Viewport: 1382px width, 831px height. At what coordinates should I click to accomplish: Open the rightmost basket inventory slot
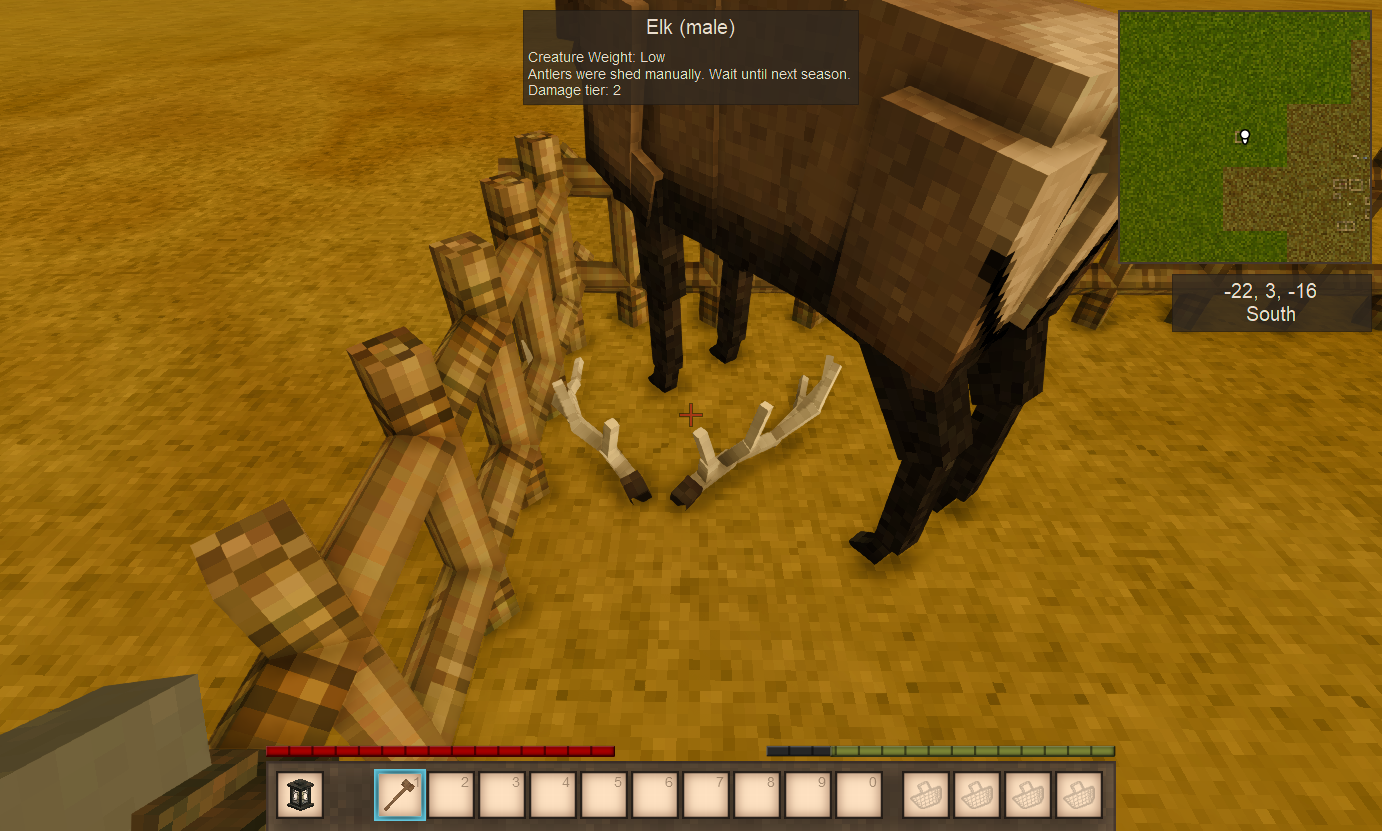click(x=1078, y=794)
